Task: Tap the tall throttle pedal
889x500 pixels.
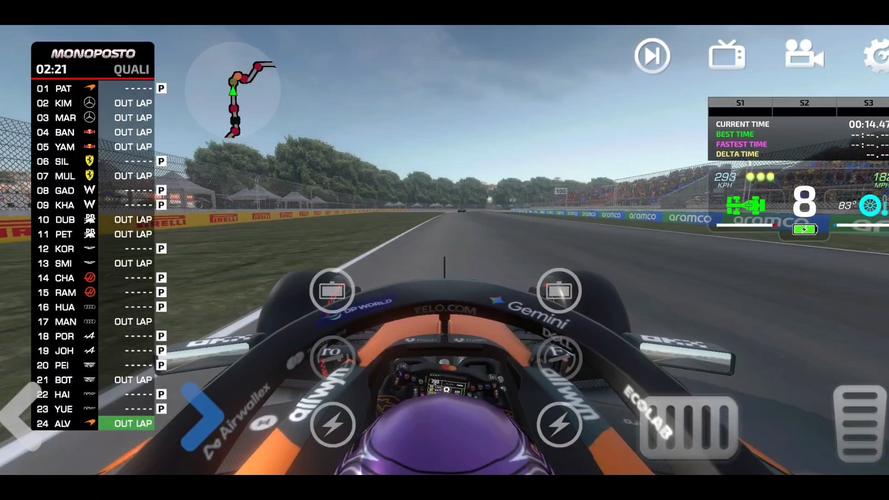Action: click(859, 422)
